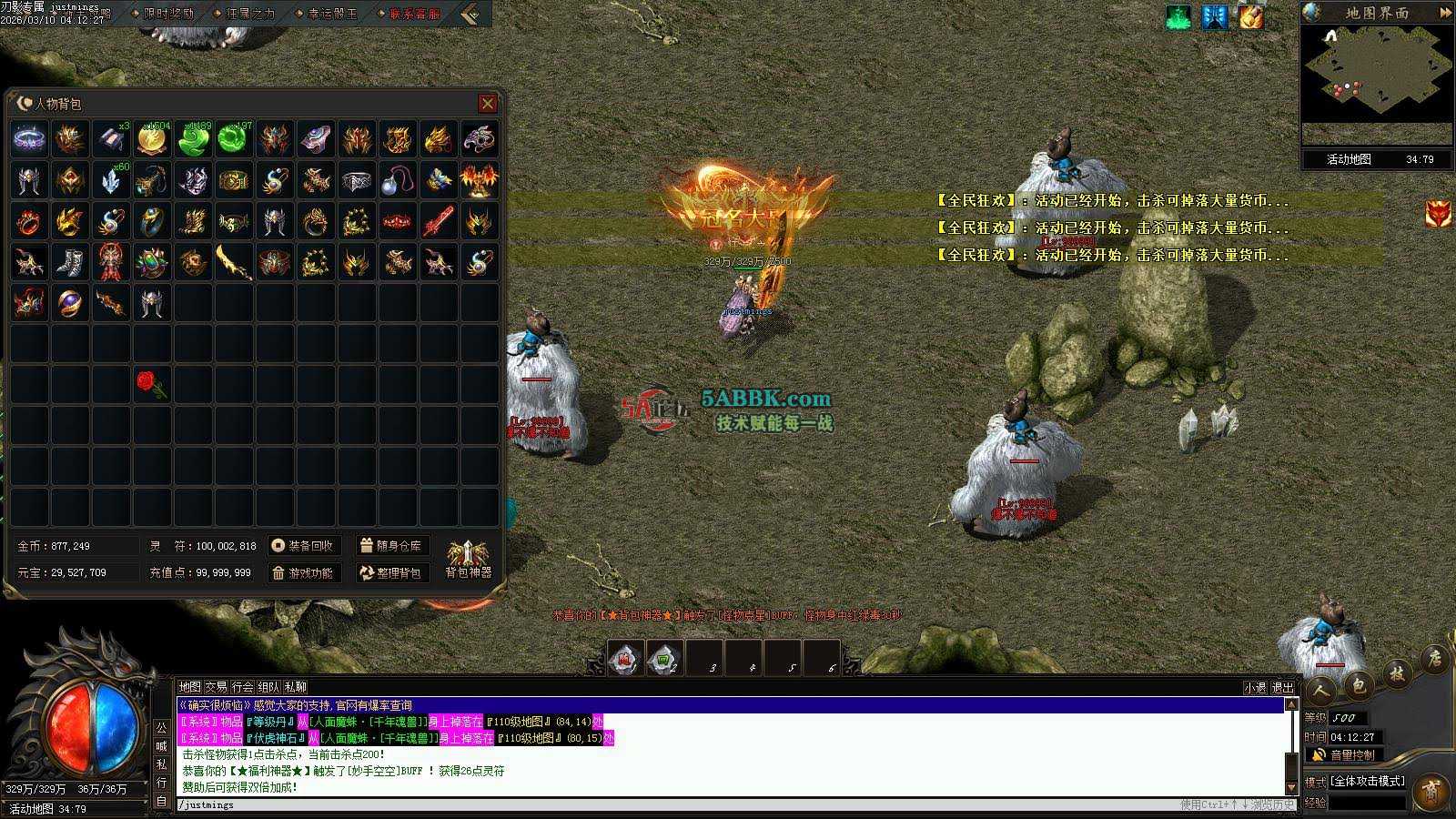Open the 游戏功能 game functions menu
The width and height of the screenshot is (1456, 819).
304,573
